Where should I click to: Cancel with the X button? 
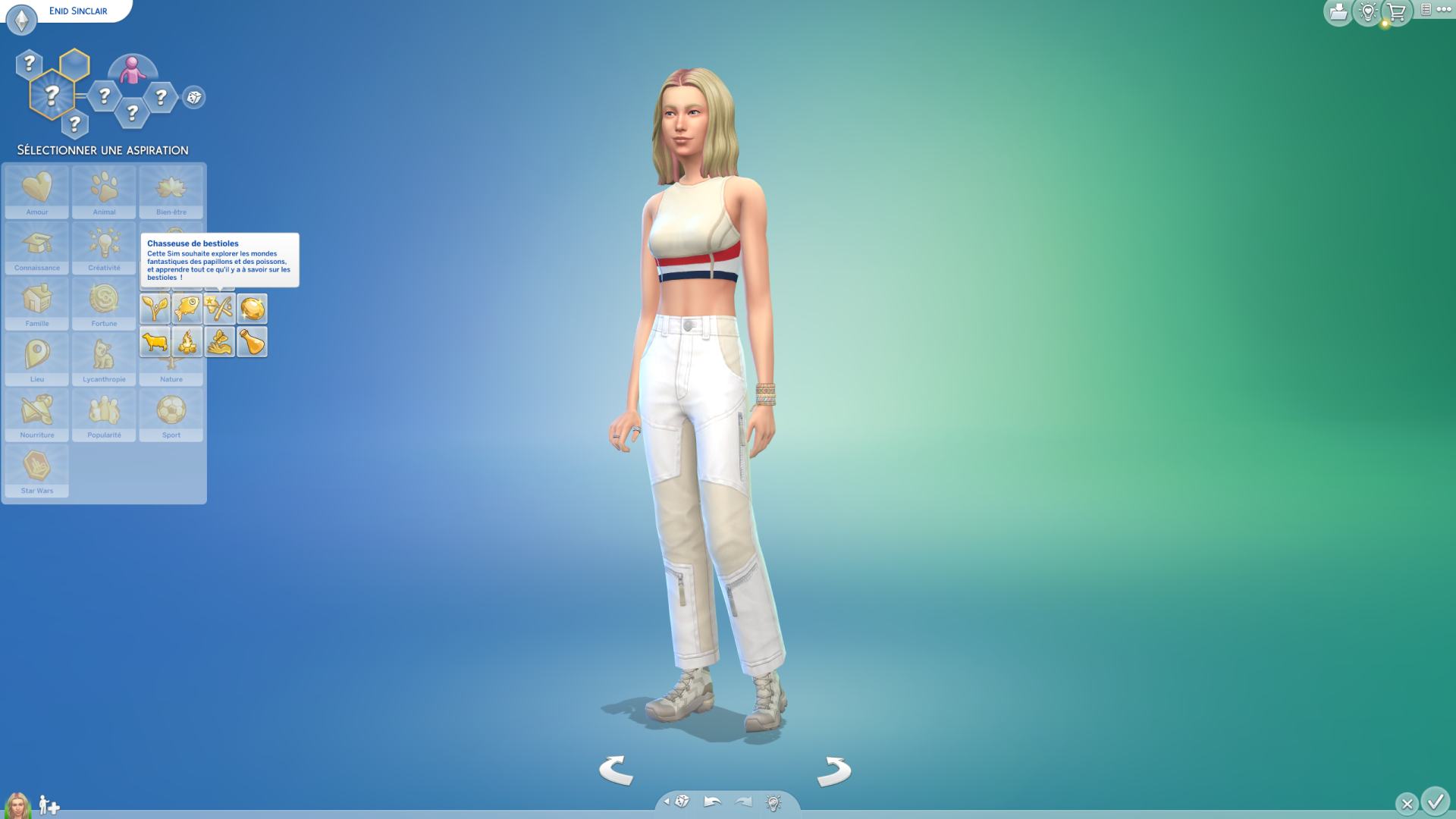click(1407, 803)
